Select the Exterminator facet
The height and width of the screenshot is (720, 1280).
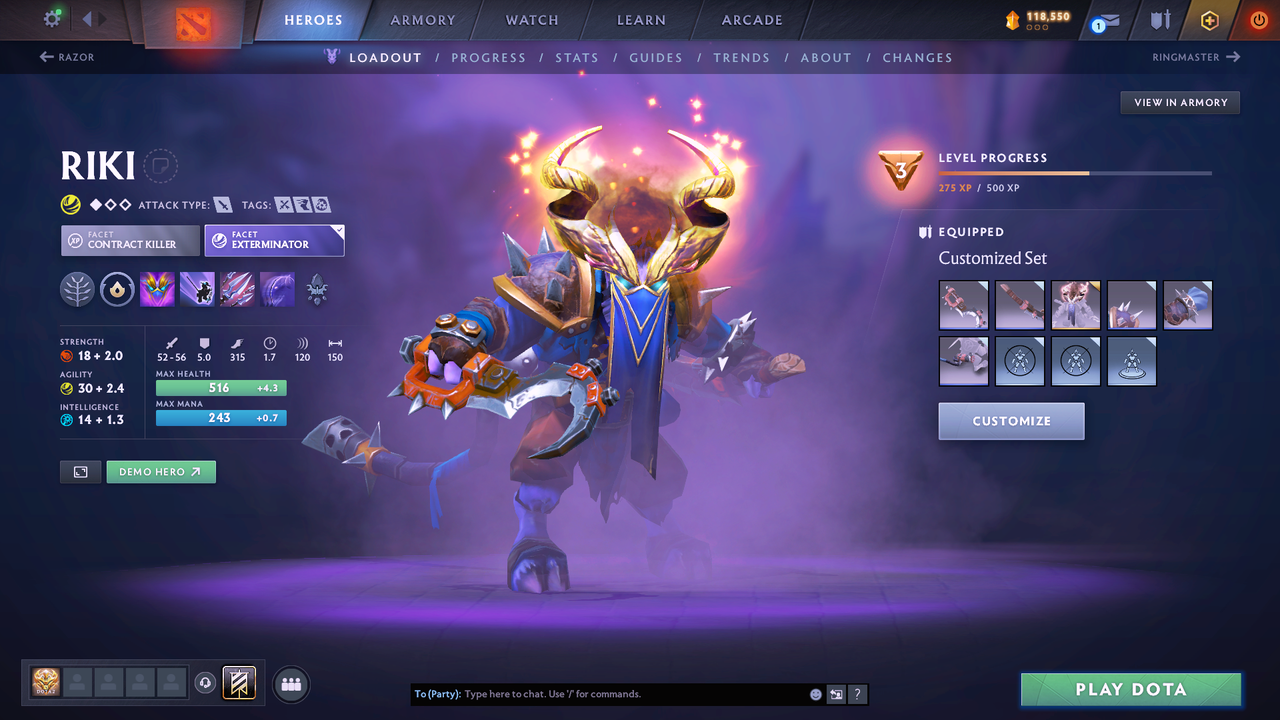pos(274,240)
